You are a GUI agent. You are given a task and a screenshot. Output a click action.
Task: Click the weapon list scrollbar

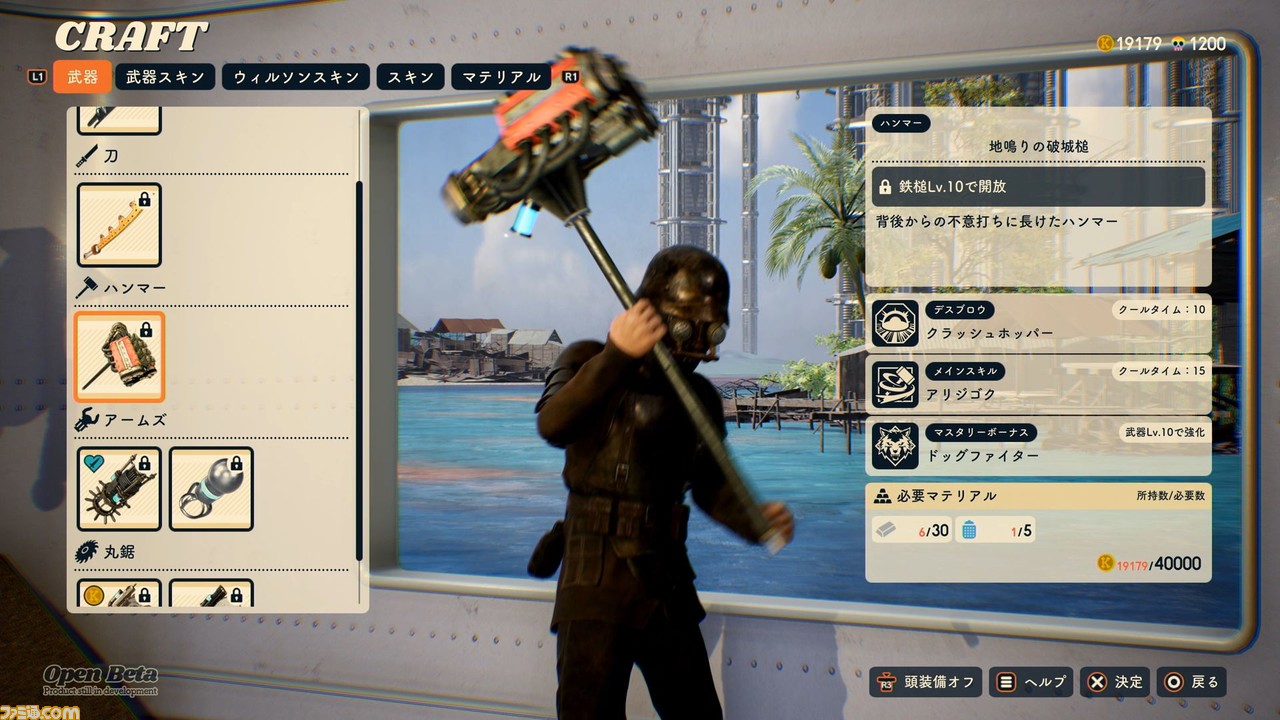point(360,370)
